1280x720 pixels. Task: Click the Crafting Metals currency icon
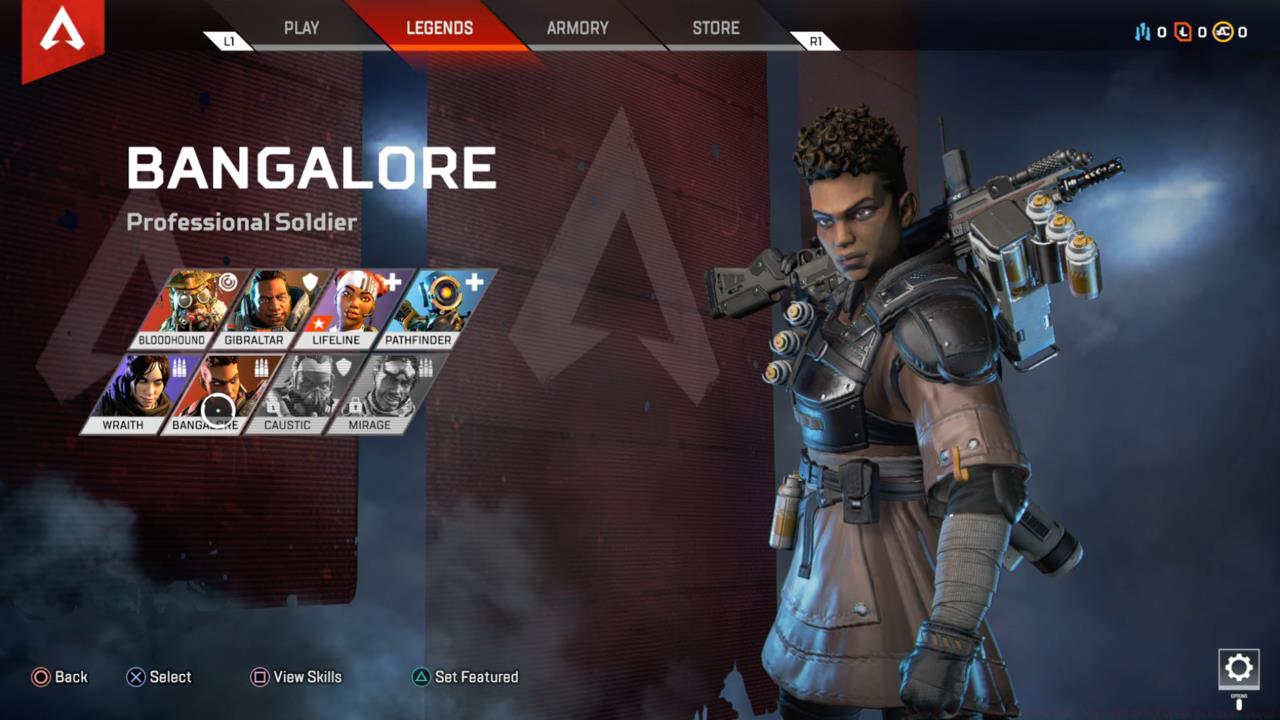click(1142, 31)
